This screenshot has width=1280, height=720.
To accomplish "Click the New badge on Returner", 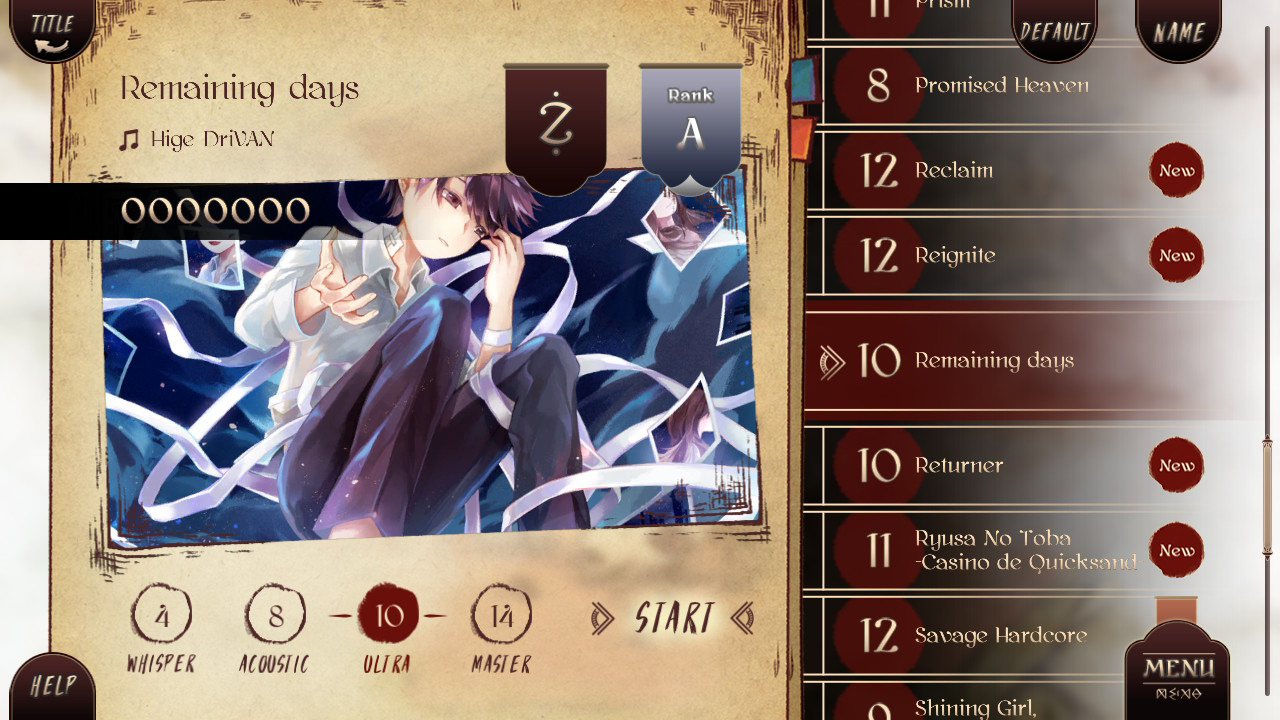I will (x=1175, y=465).
